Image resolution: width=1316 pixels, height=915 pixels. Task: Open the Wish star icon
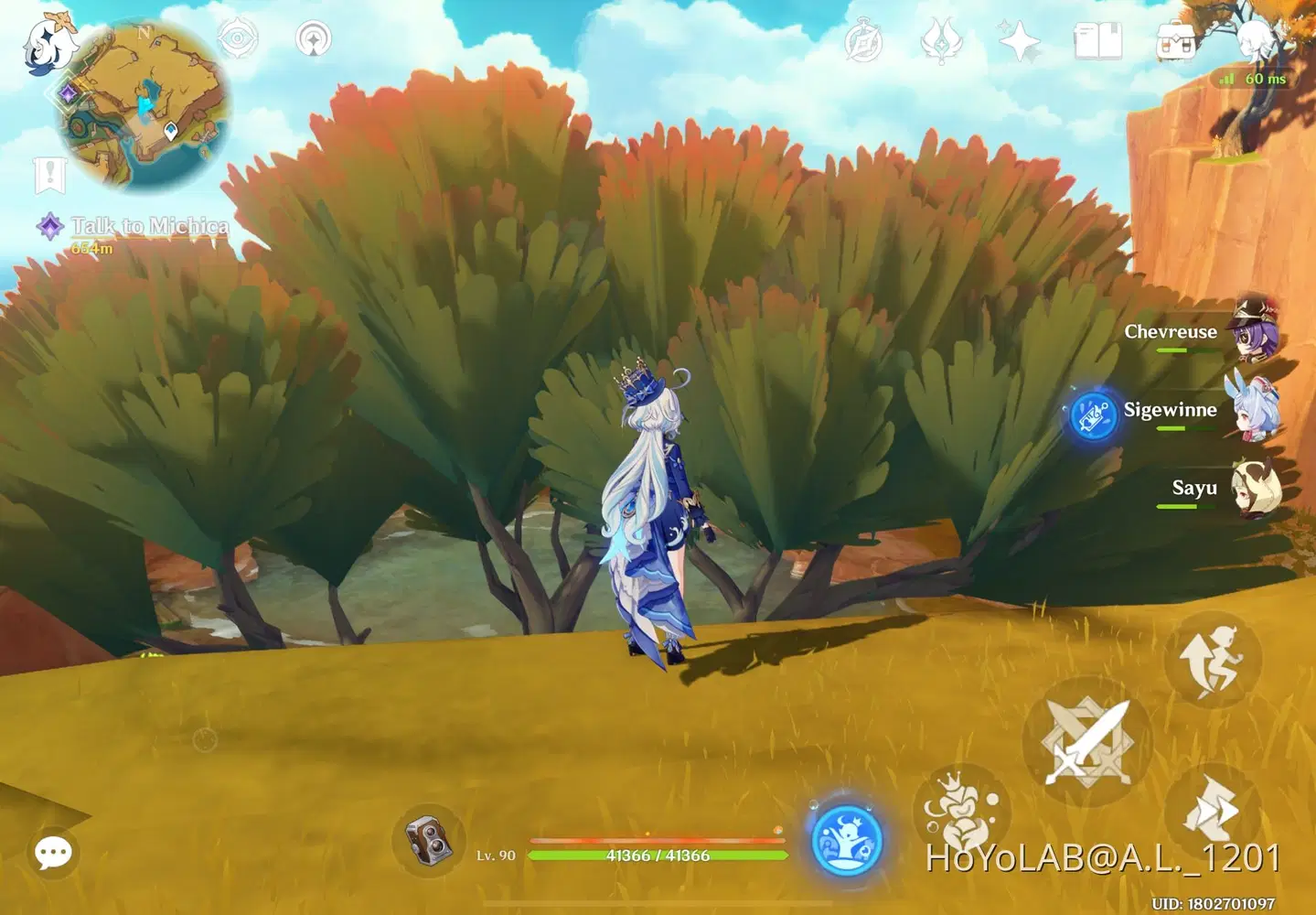(1018, 40)
